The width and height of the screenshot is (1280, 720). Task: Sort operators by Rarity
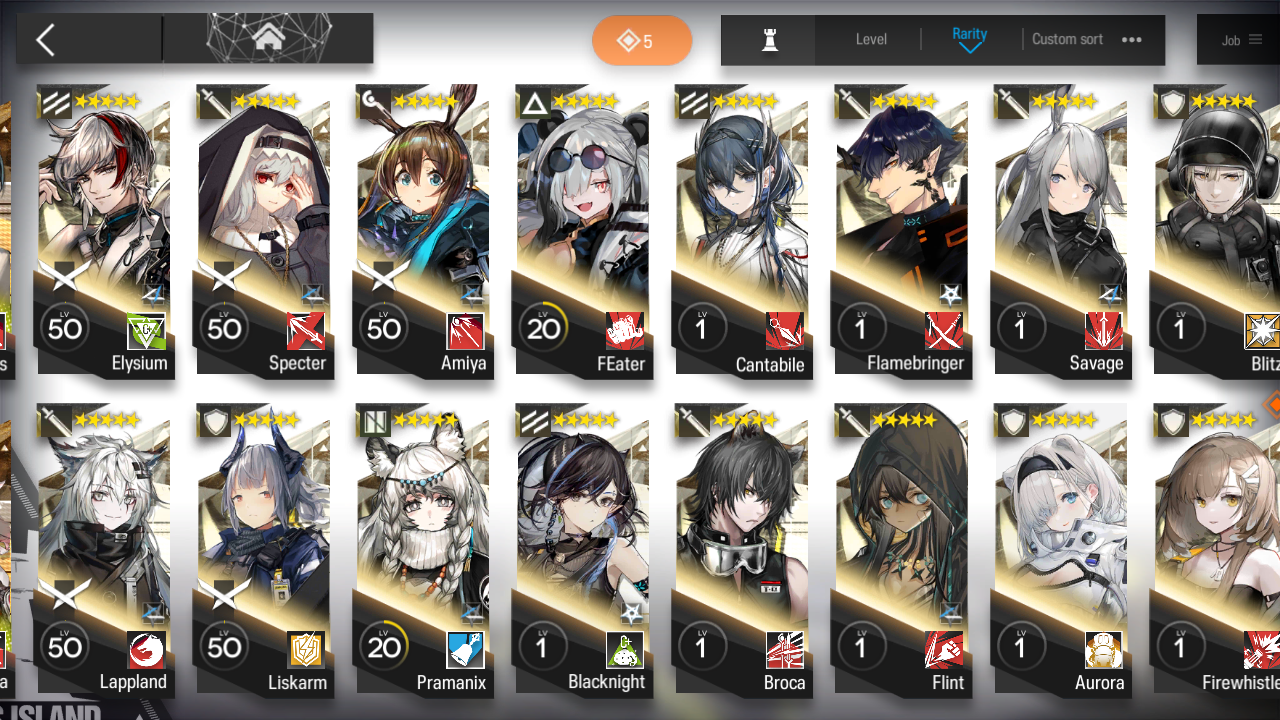click(969, 39)
